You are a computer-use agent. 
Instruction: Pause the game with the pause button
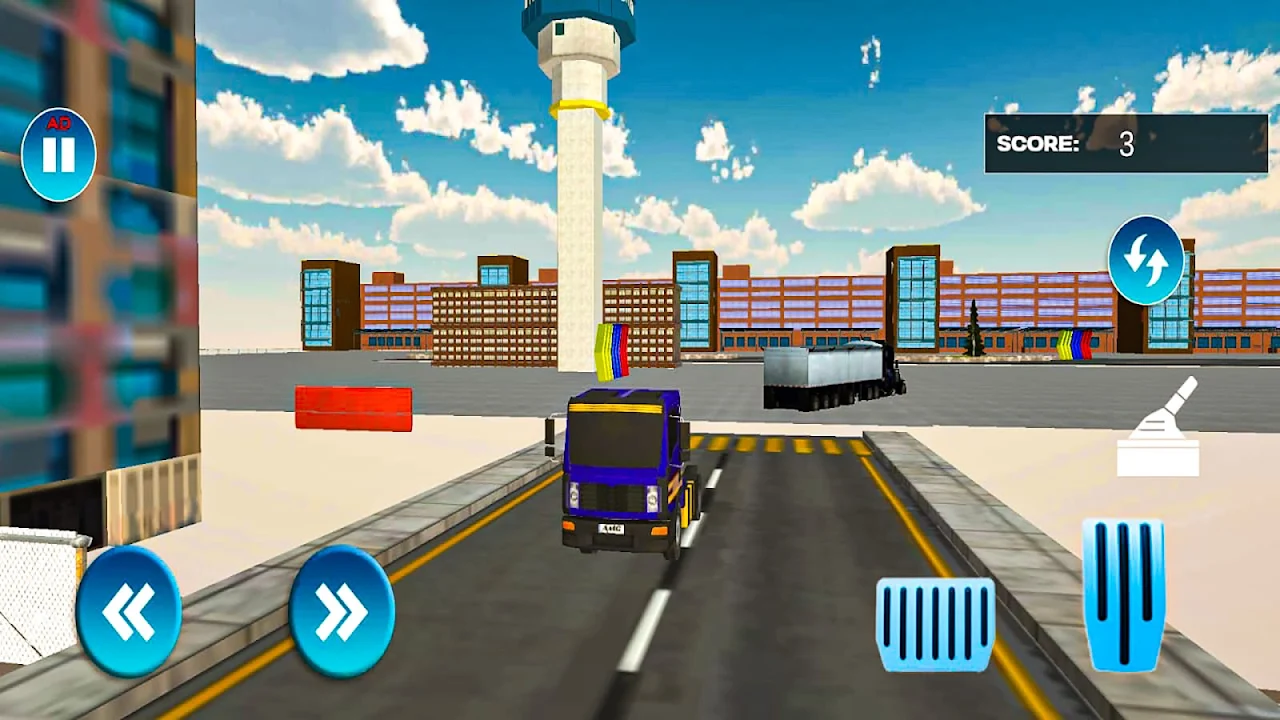click(58, 155)
